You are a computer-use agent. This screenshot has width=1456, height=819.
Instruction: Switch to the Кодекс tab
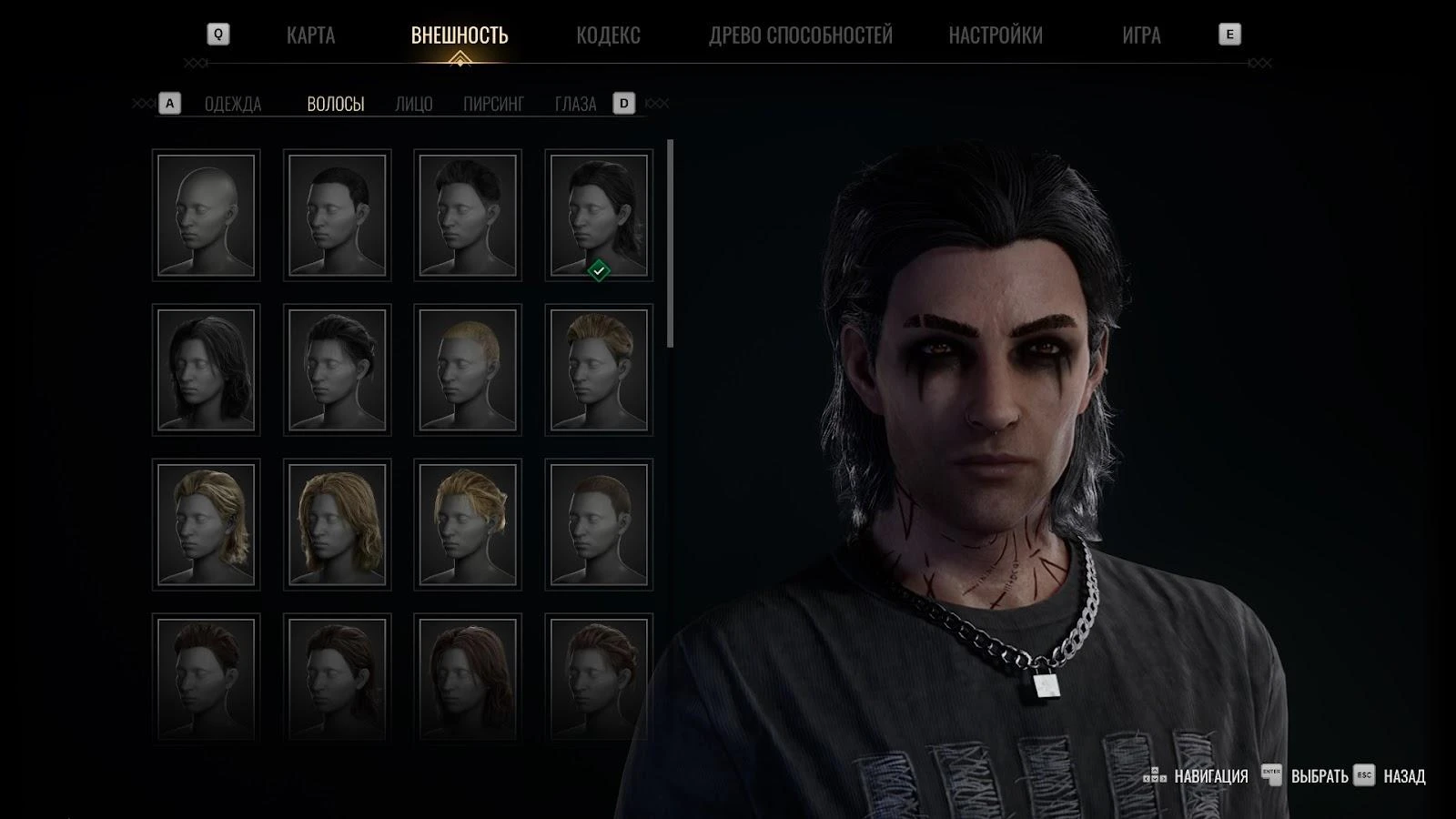pos(608,35)
